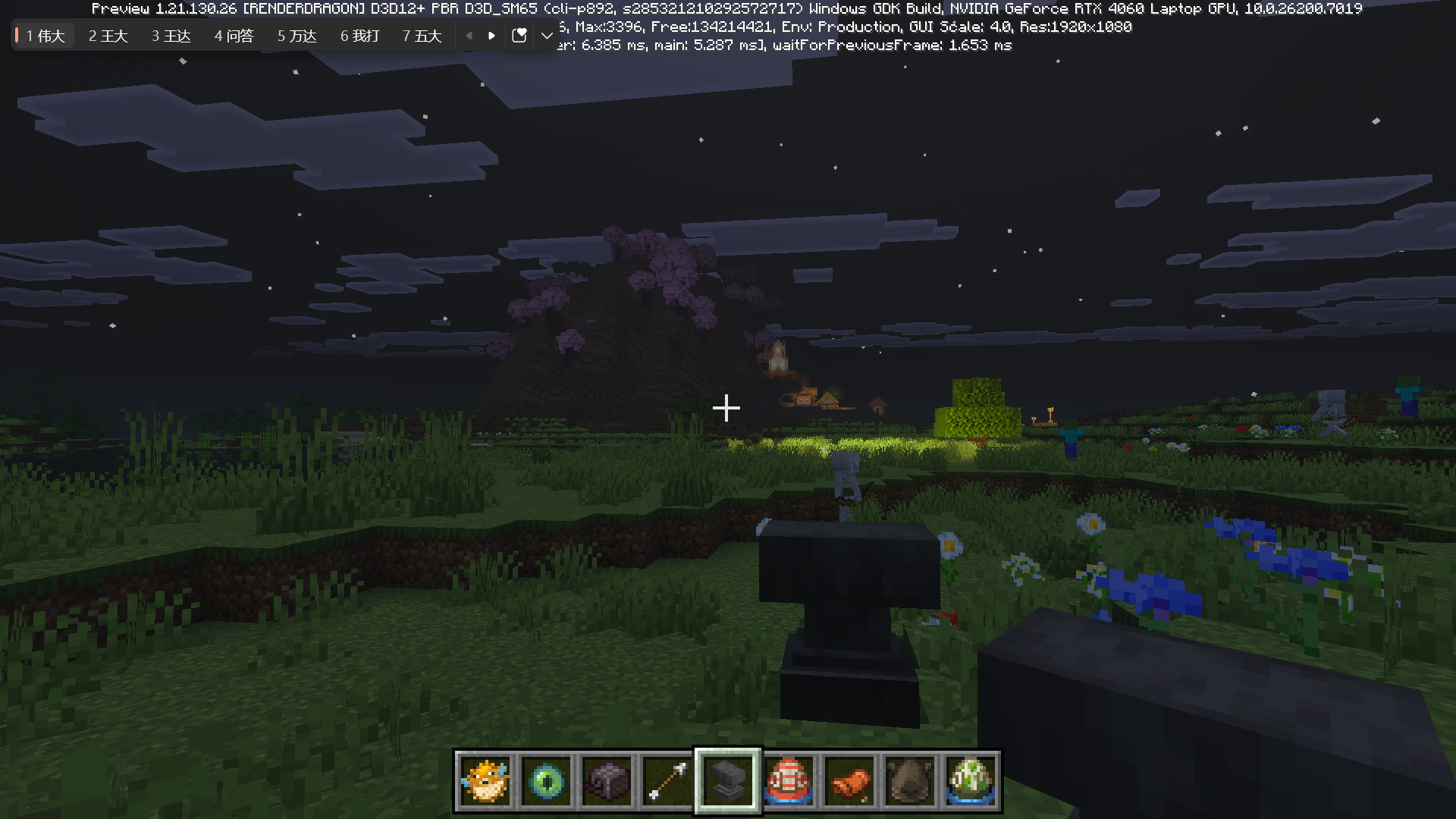1456x819 pixels.
Task: Select the 王大 candidate in the IME bar
Action: click(x=107, y=35)
